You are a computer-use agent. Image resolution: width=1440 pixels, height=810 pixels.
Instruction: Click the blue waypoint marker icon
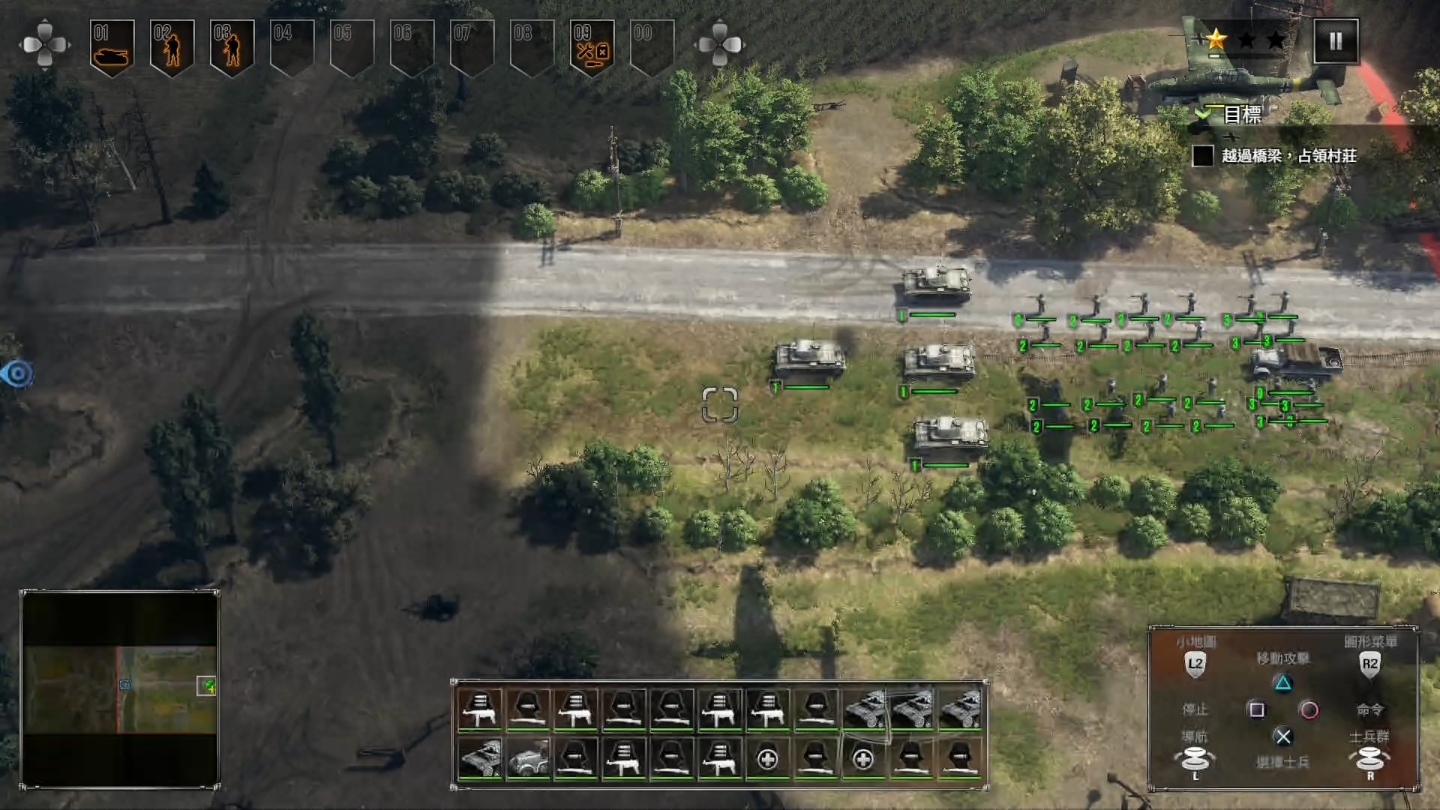[17, 374]
